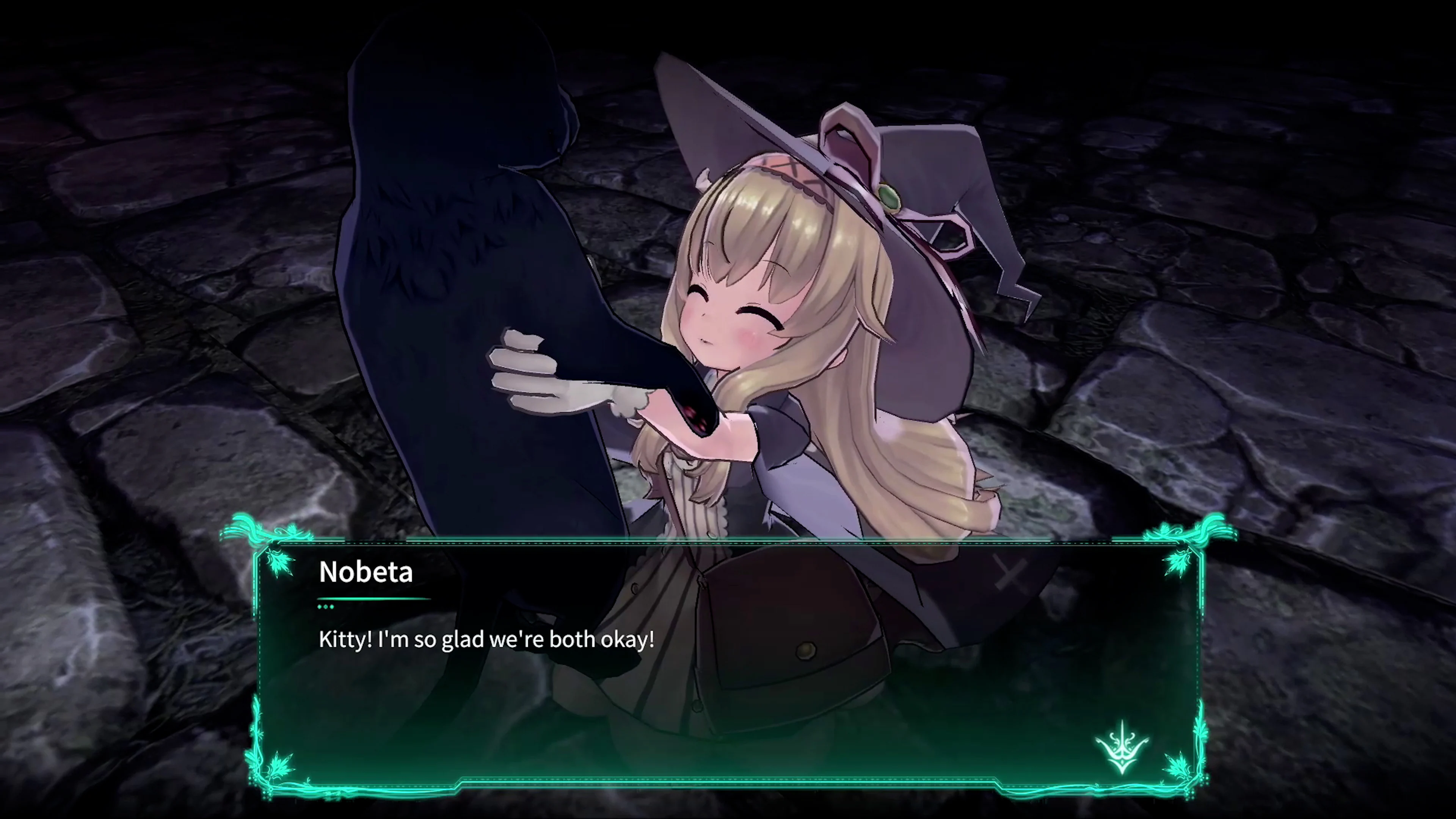
Task: Click the ellipsis dots under Nobeta's name
Action: (326, 607)
